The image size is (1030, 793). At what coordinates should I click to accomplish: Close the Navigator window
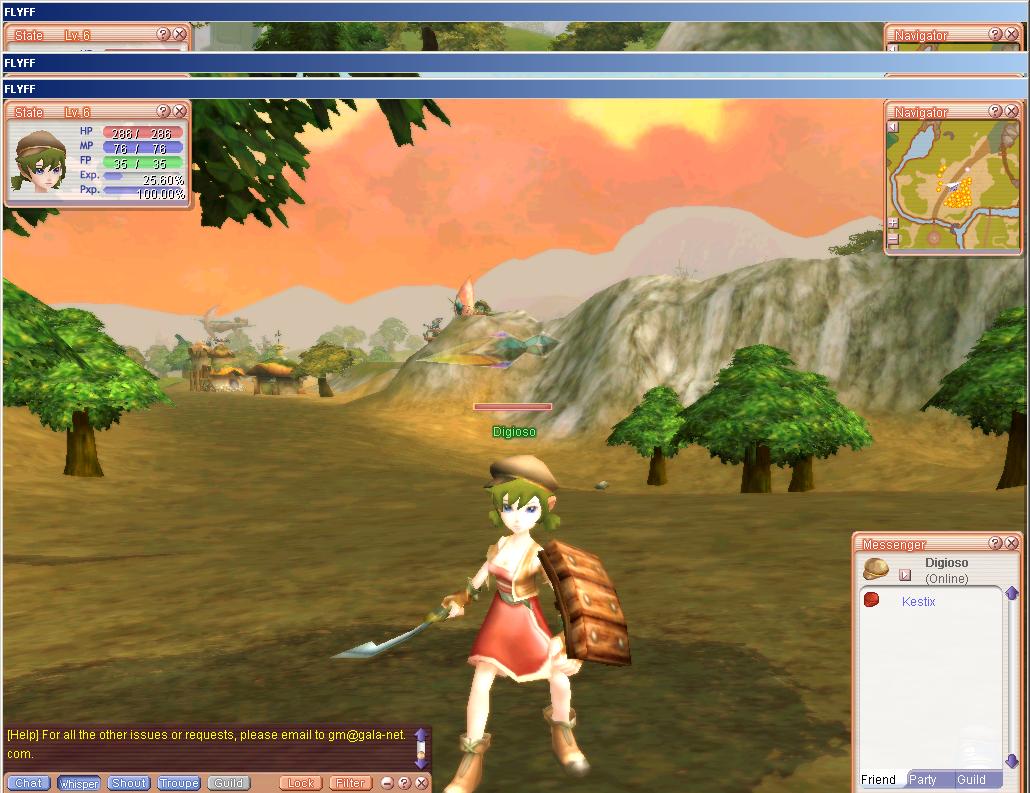[x=1011, y=112]
